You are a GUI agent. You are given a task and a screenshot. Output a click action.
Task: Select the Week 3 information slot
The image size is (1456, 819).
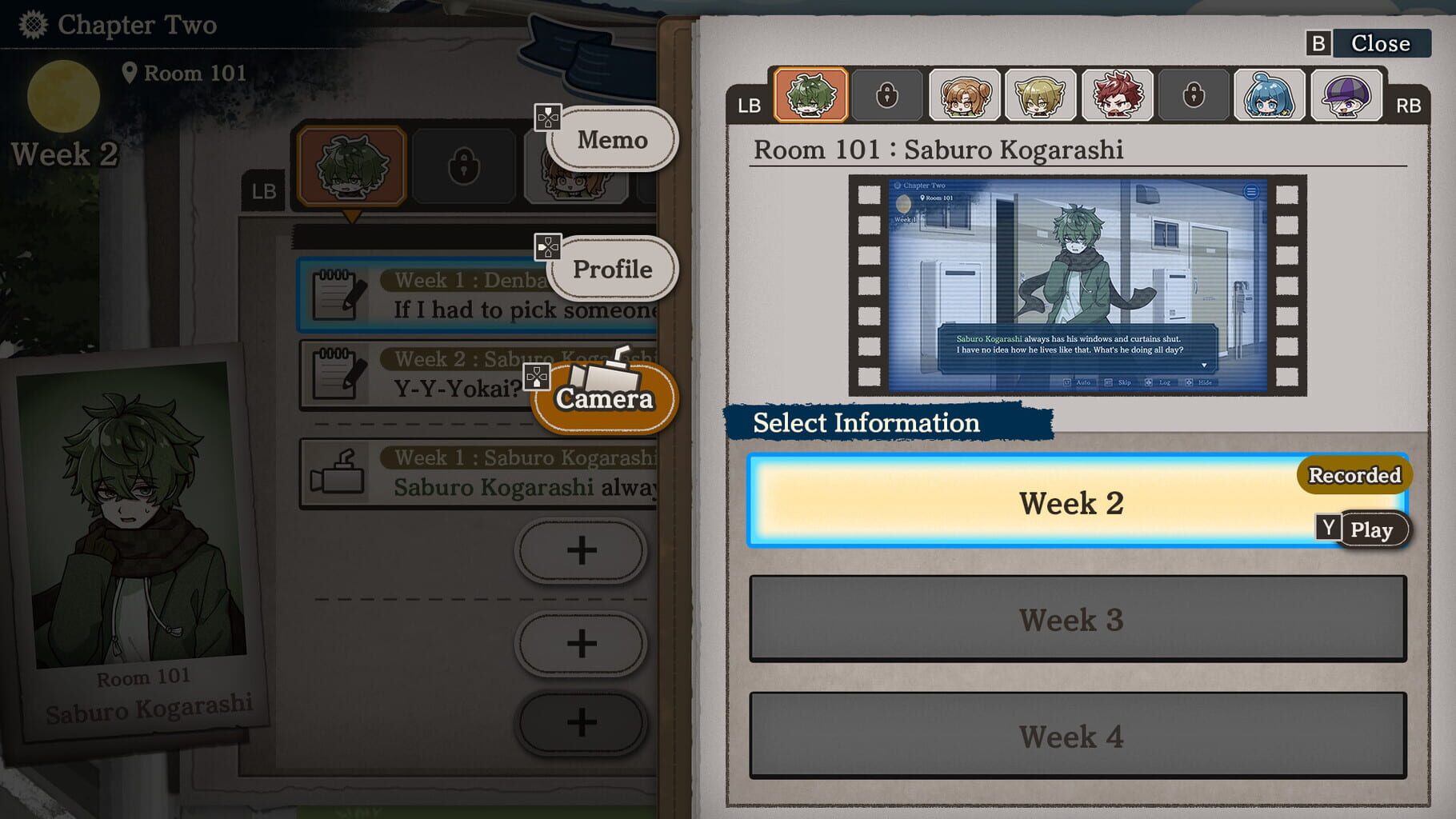[x=1072, y=621]
